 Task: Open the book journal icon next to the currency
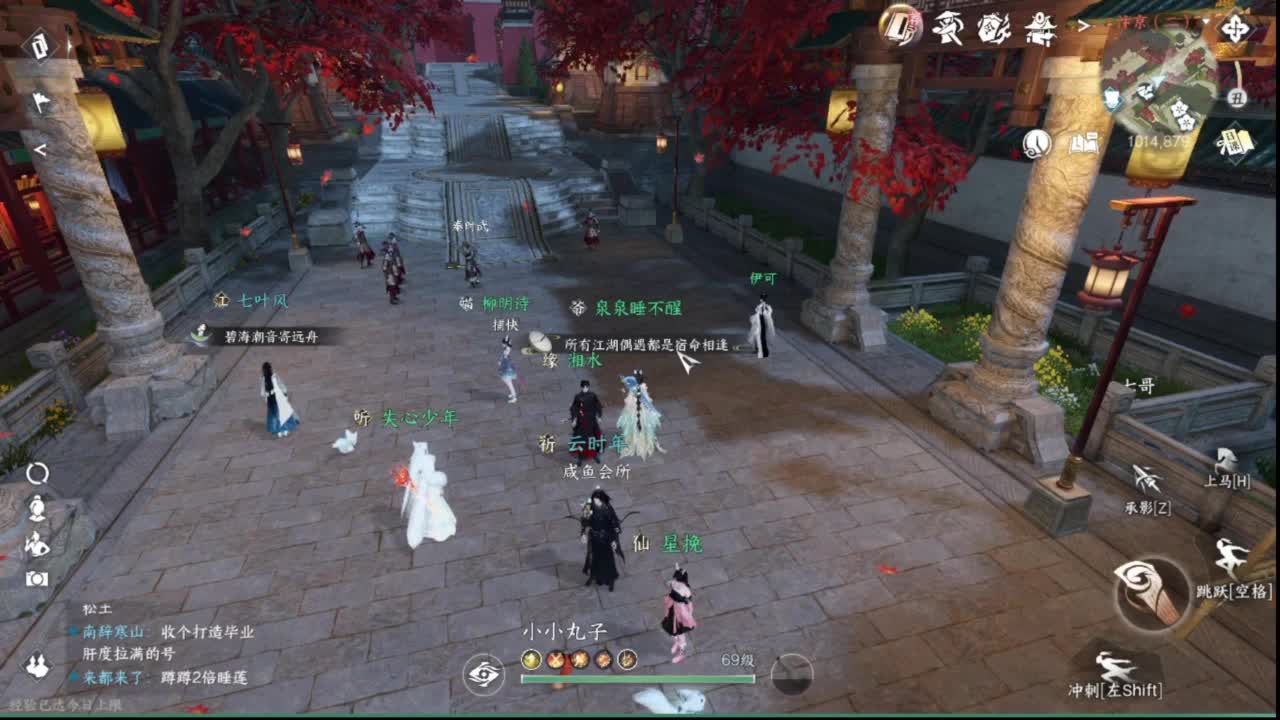(x=1085, y=144)
